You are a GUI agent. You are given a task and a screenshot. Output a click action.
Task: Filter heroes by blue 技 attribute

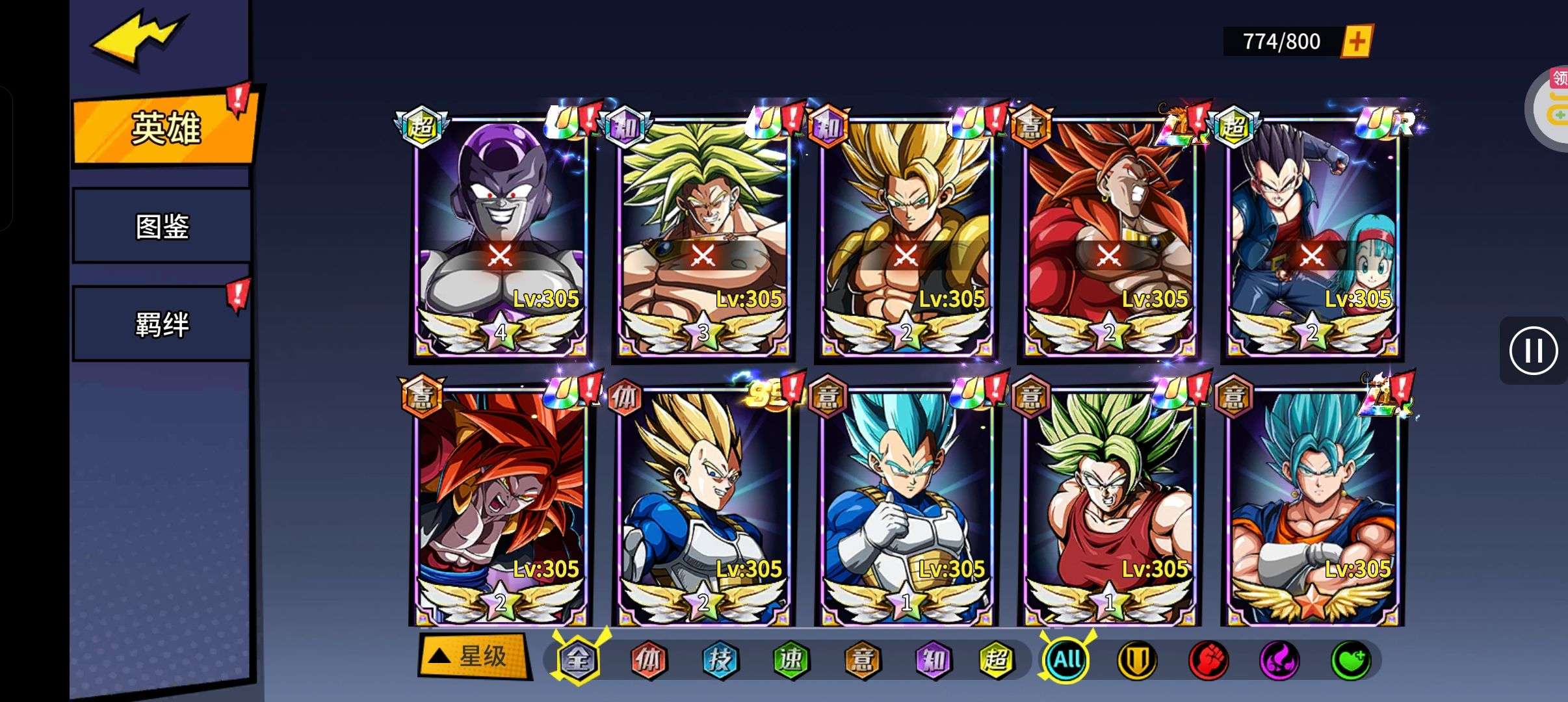click(x=720, y=660)
